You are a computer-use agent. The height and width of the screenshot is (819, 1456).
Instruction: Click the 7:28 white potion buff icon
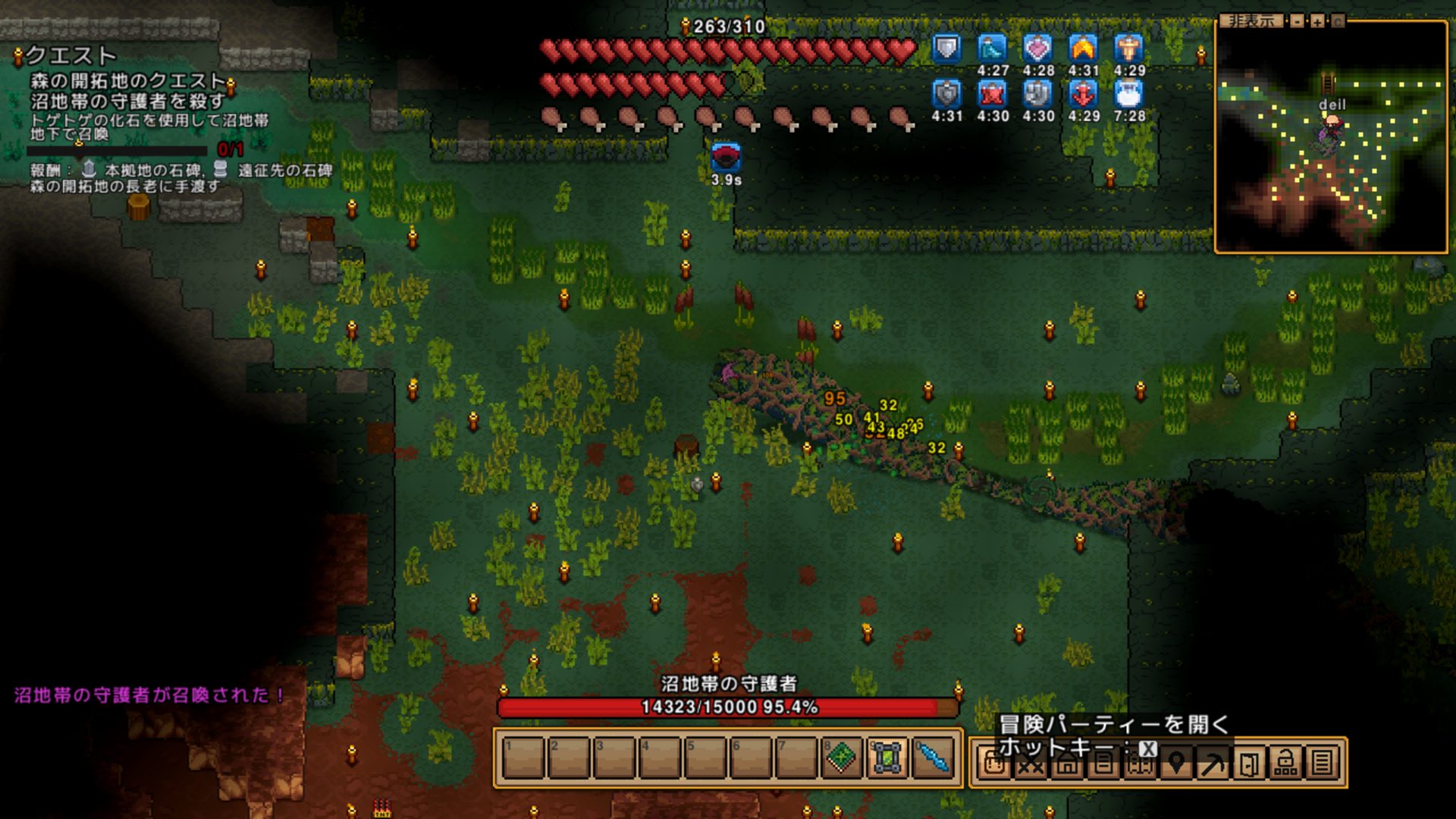[1128, 95]
